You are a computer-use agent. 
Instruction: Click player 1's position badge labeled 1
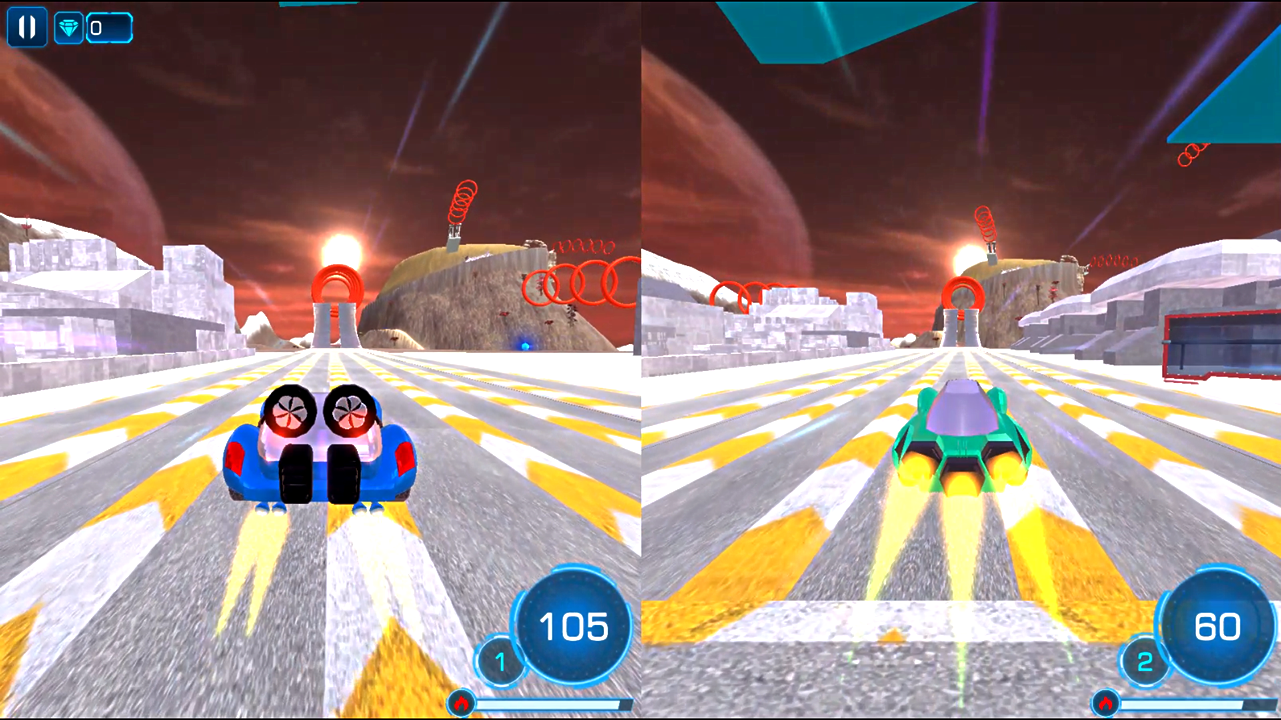(500, 661)
